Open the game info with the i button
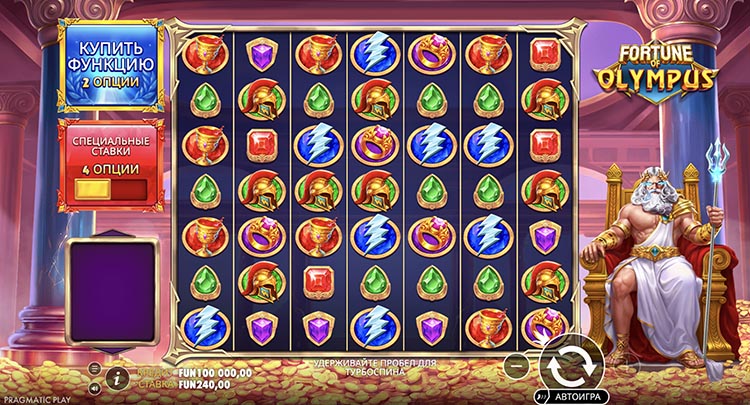 point(118,377)
